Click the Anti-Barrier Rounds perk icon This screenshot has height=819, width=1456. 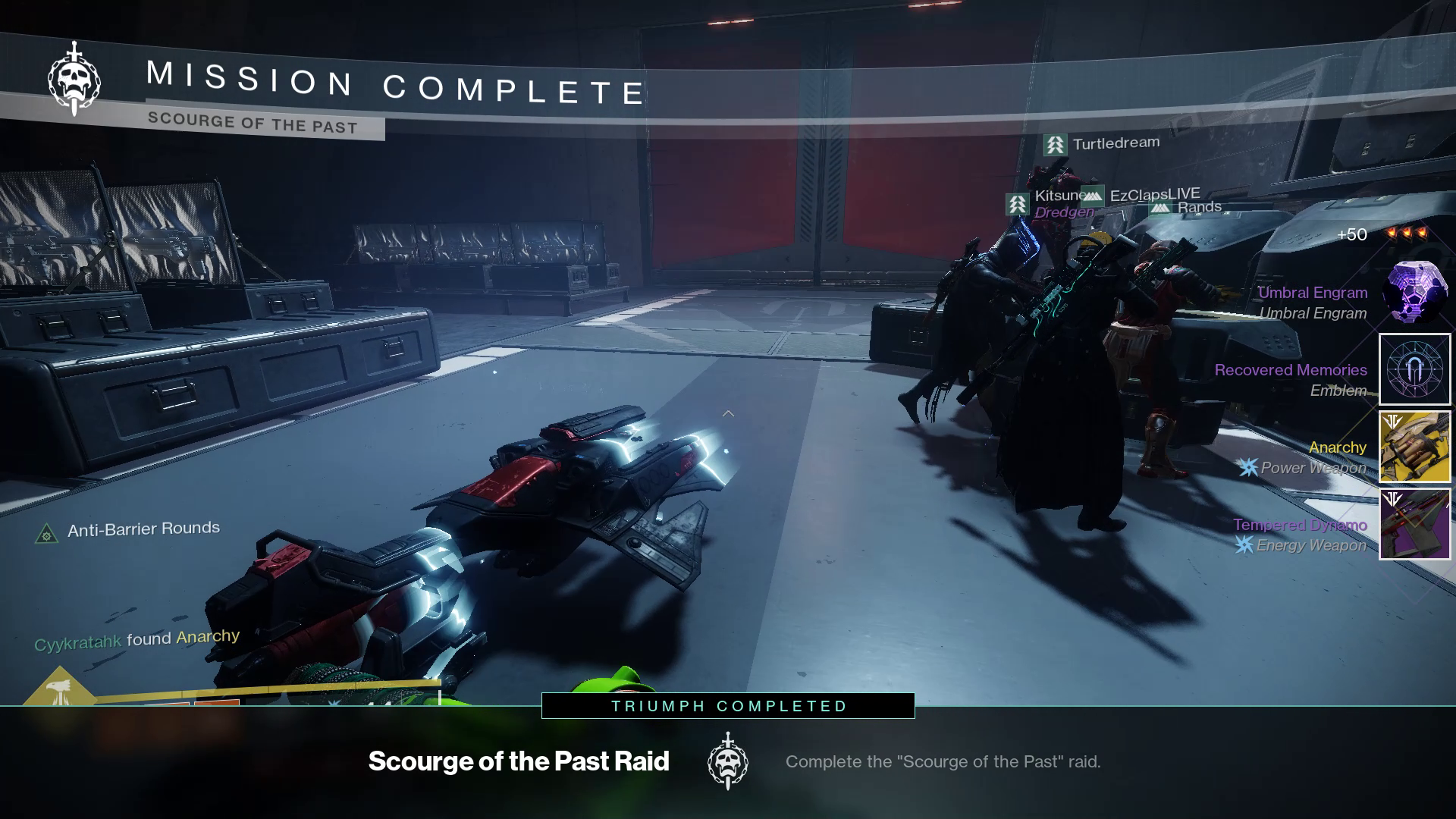46,534
